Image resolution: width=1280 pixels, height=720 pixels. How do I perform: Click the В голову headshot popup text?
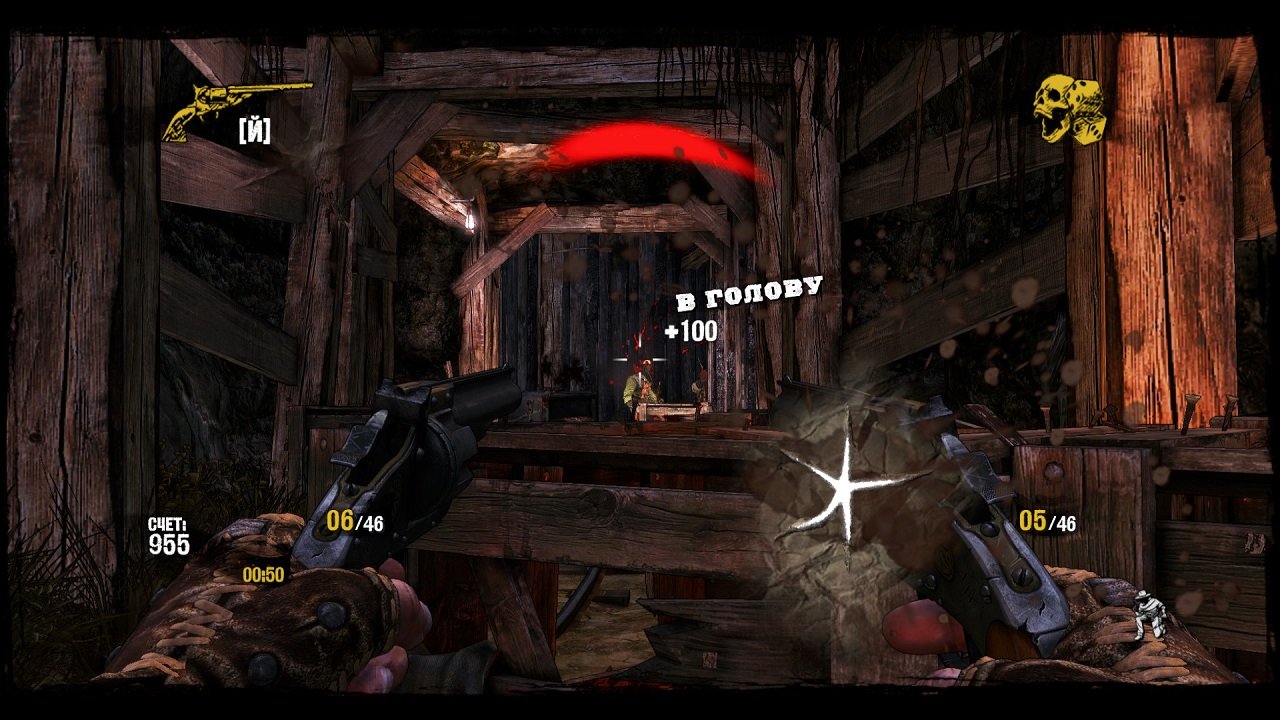(748, 292)
